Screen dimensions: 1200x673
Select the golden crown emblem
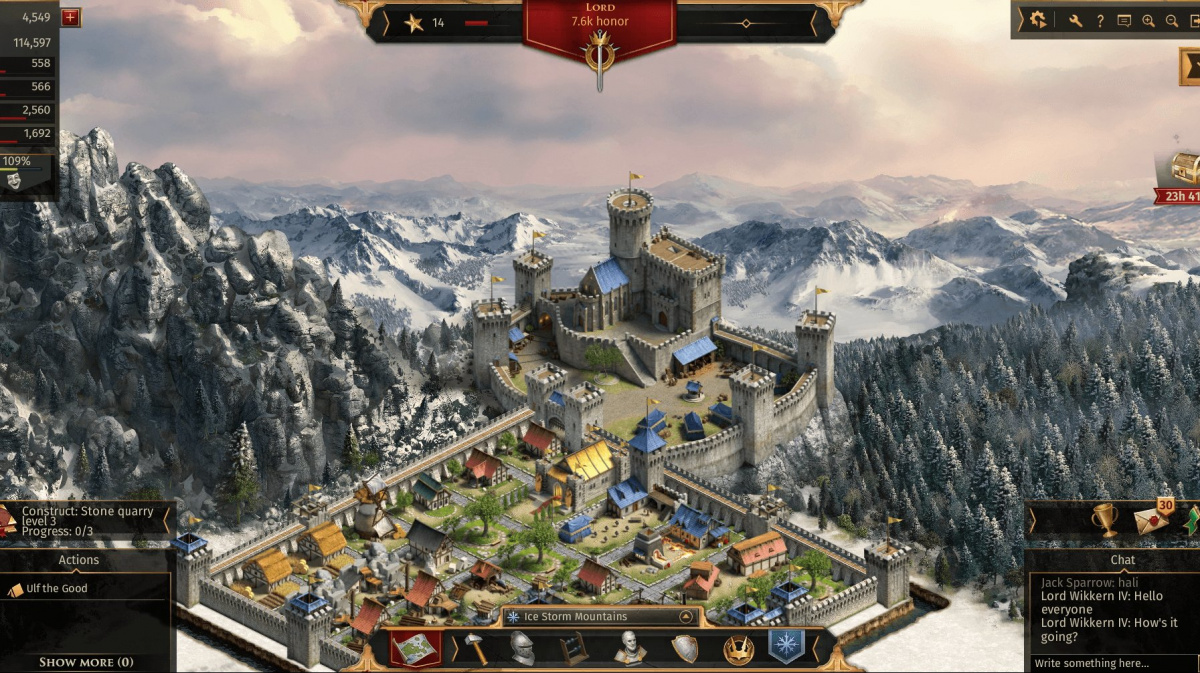click(x=738, y=649)
